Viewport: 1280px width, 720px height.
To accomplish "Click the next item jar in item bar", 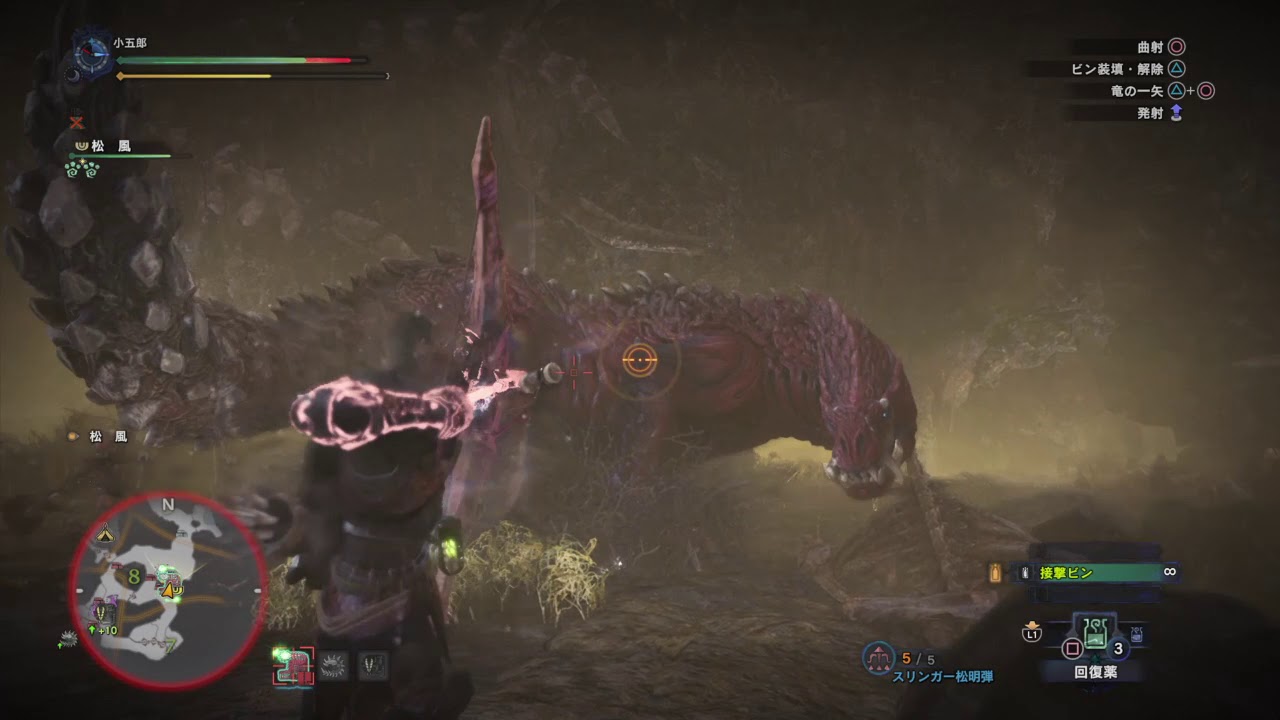I will pyautogui.click(x=1137, y=633).
